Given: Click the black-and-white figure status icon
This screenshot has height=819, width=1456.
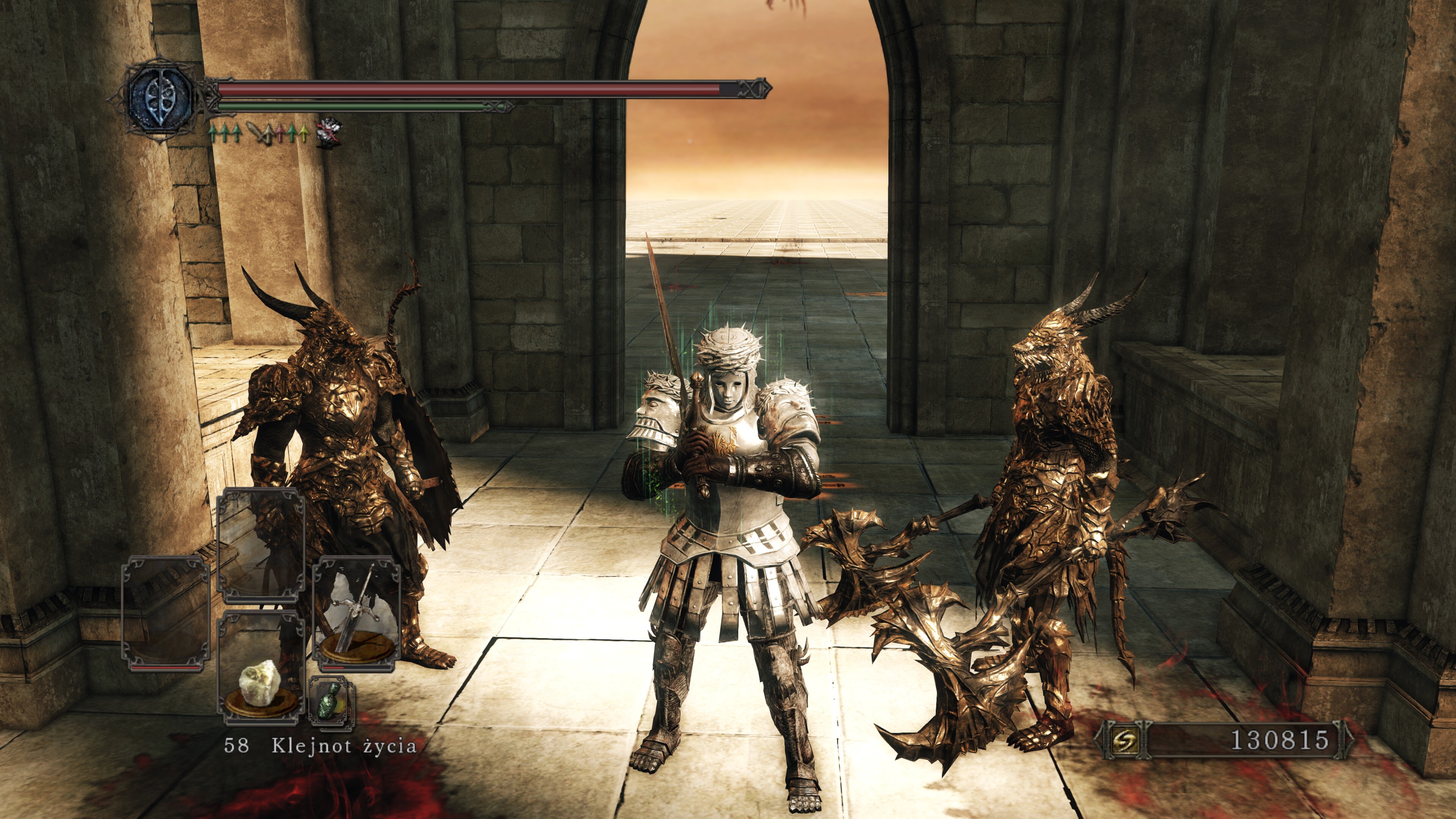Looking at the screenshot, I should point(329,133).
